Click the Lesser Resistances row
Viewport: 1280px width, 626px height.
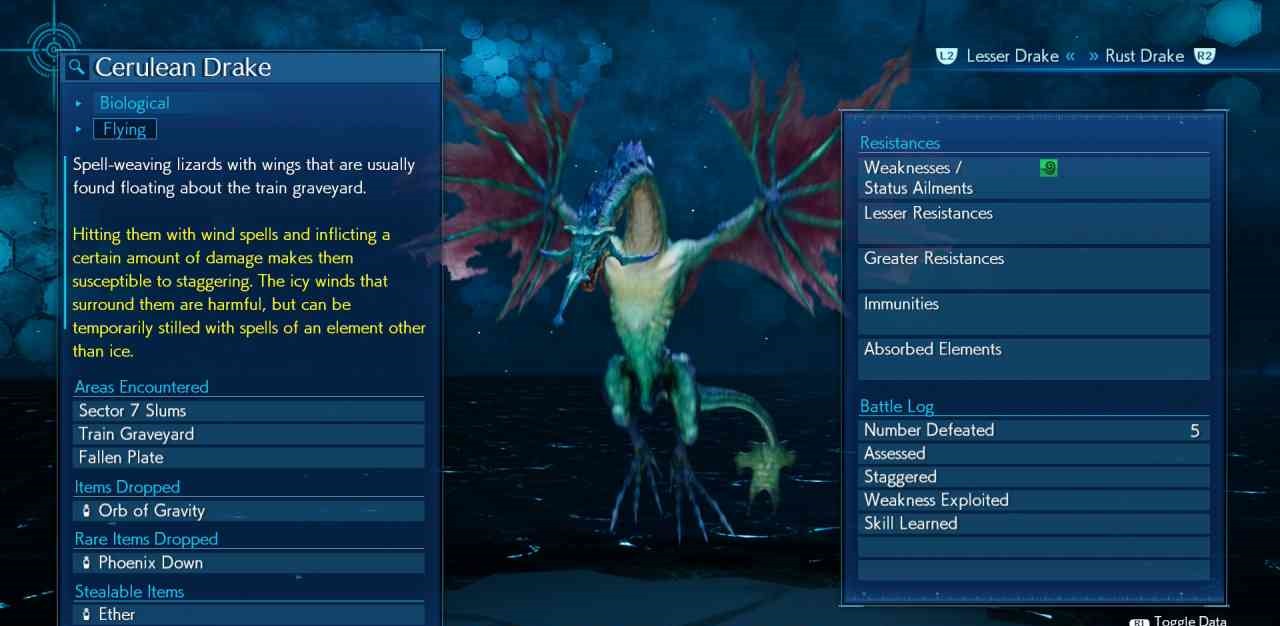pyautogui.click(x=1033, y=223)
